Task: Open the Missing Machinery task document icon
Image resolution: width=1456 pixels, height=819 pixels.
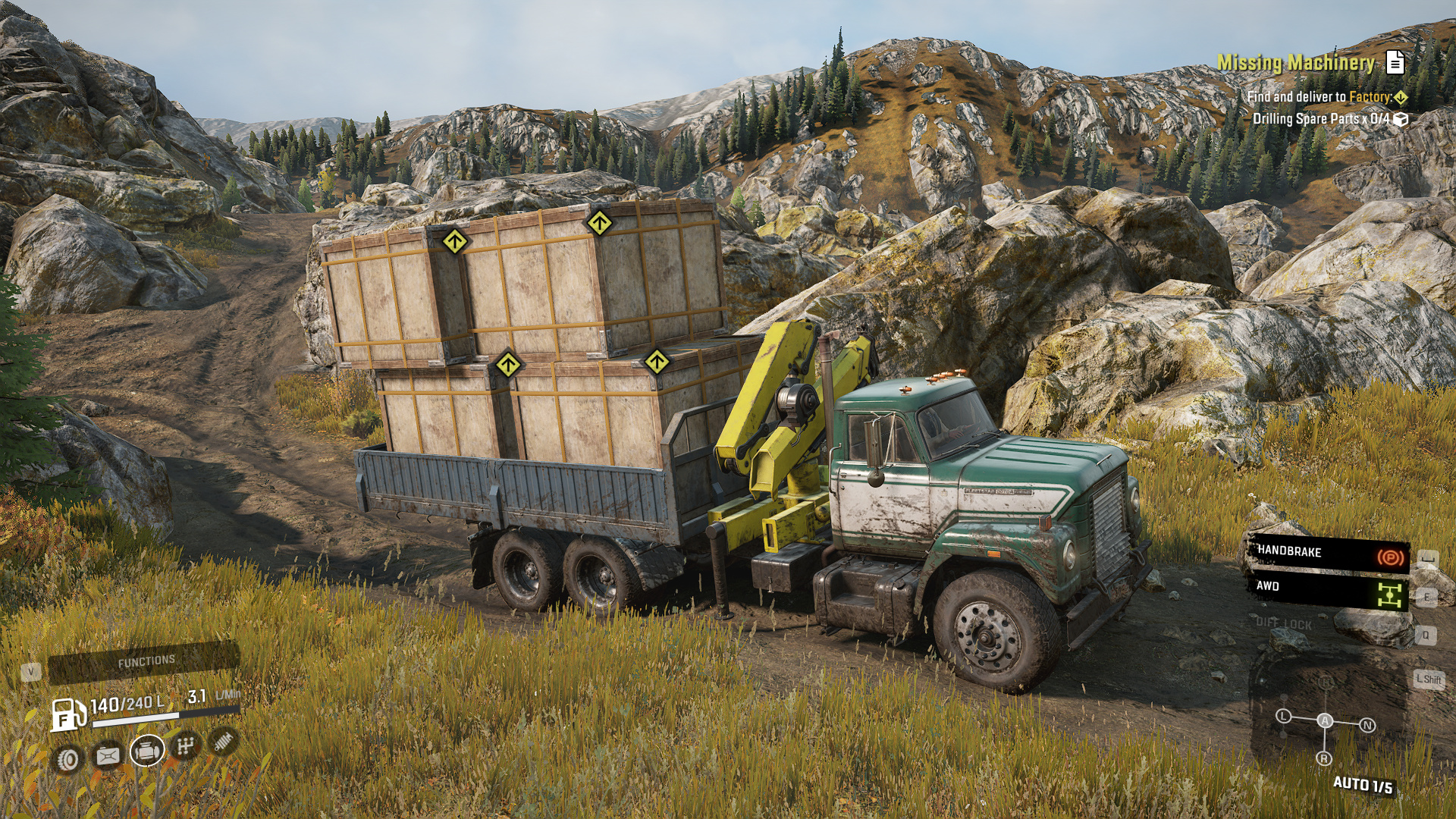Action: 1395,62
